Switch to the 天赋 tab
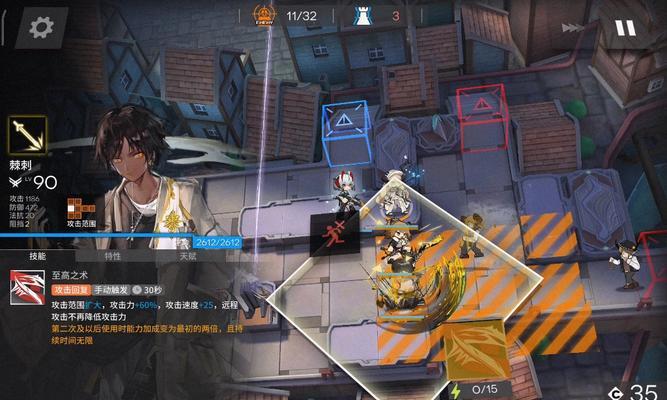 tap(188, 256)
